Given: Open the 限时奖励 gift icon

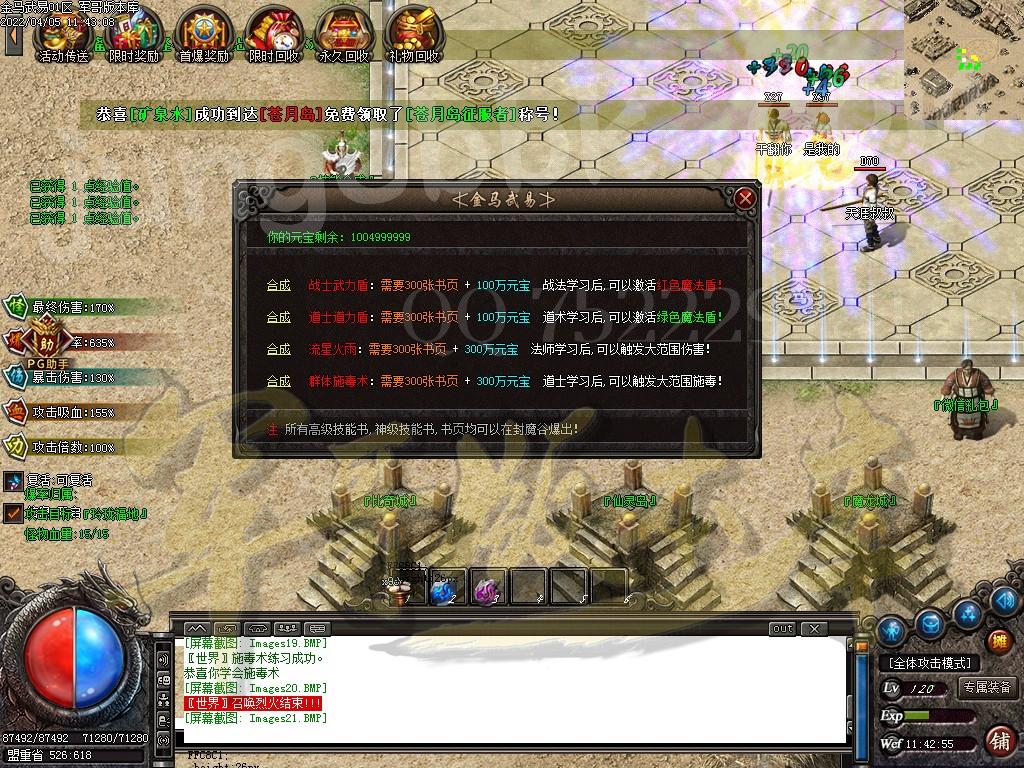Looking at the screenshot, I should pyautogui.click(x=133, y=35).
